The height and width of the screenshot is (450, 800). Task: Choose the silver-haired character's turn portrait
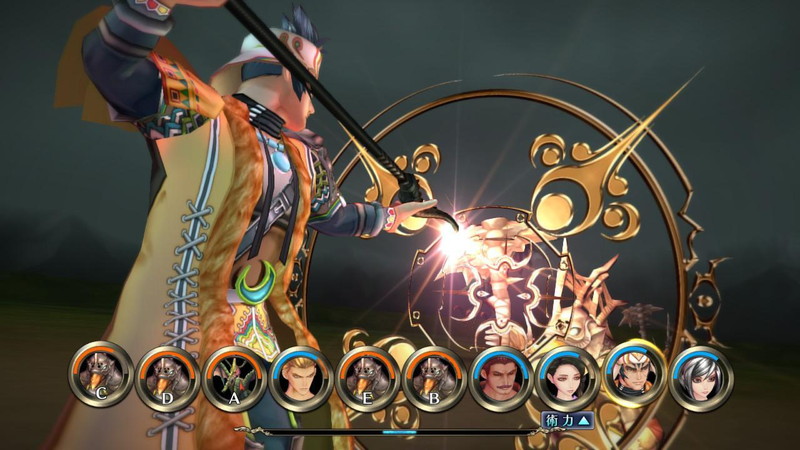[x=701, y=378]
